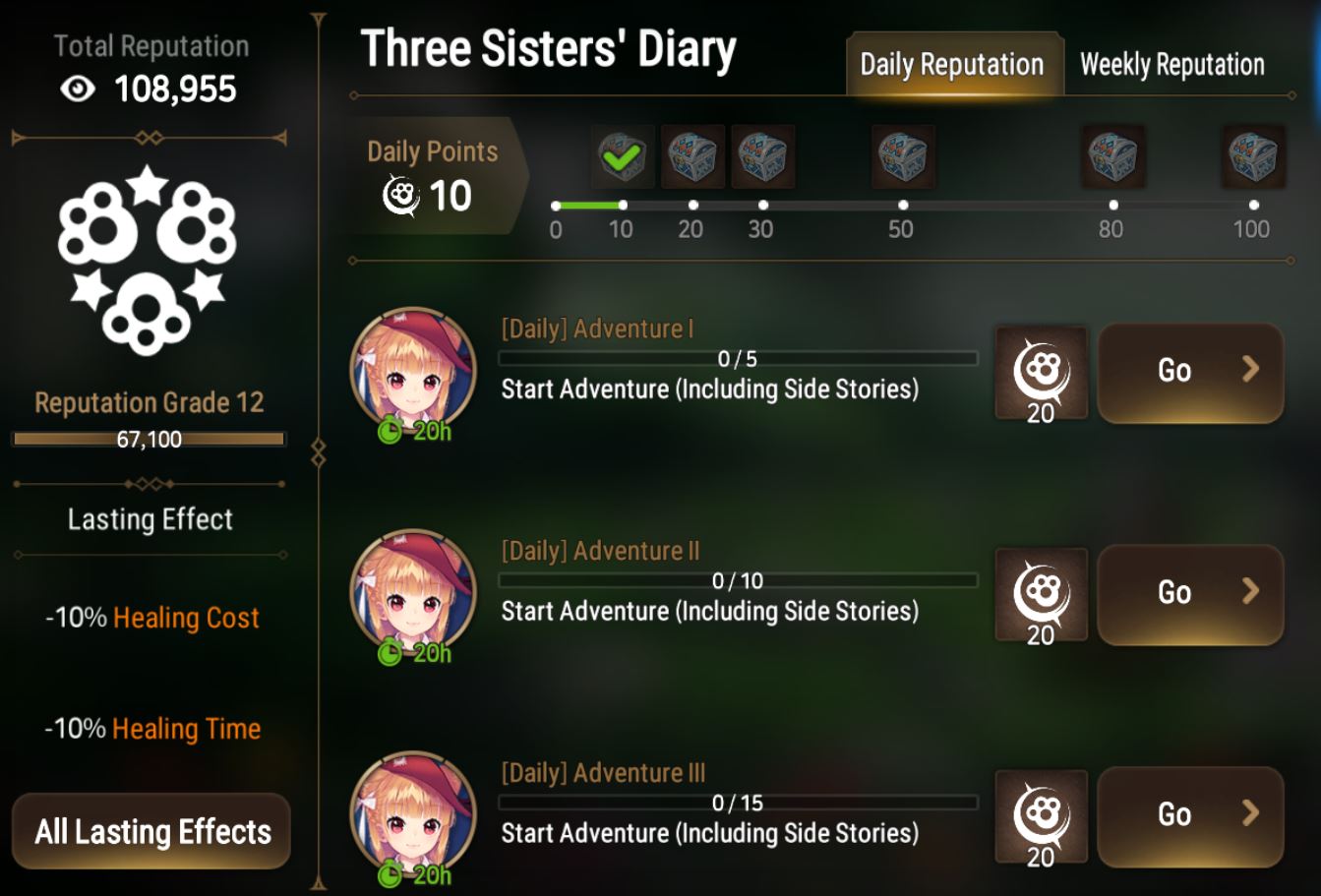The image size is (1321, 896).
Task: Claim the reward chest at 20 points
Action: [x=692, y=156]
